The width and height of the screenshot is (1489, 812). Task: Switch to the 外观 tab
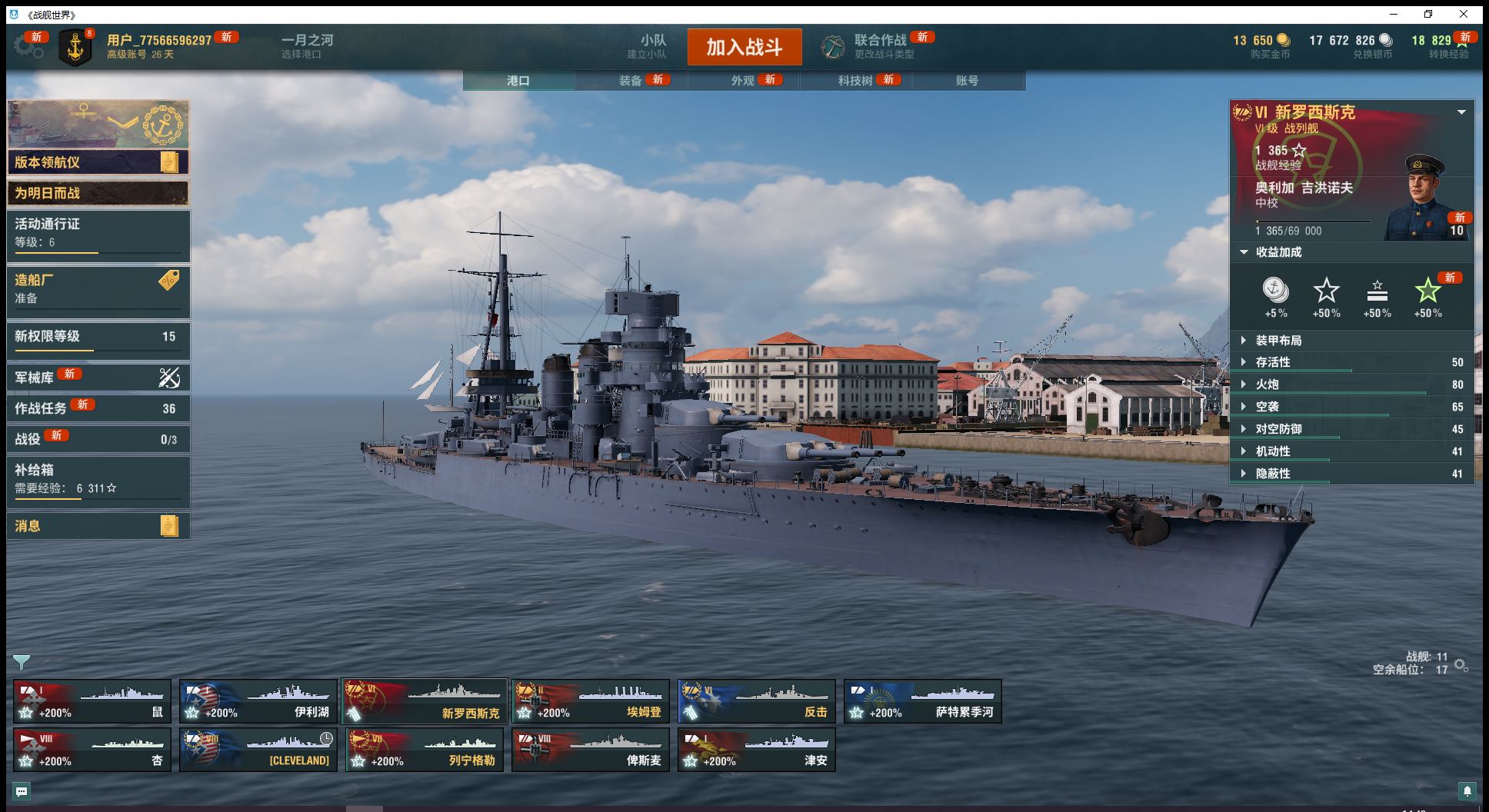click(x=743, y=81)
